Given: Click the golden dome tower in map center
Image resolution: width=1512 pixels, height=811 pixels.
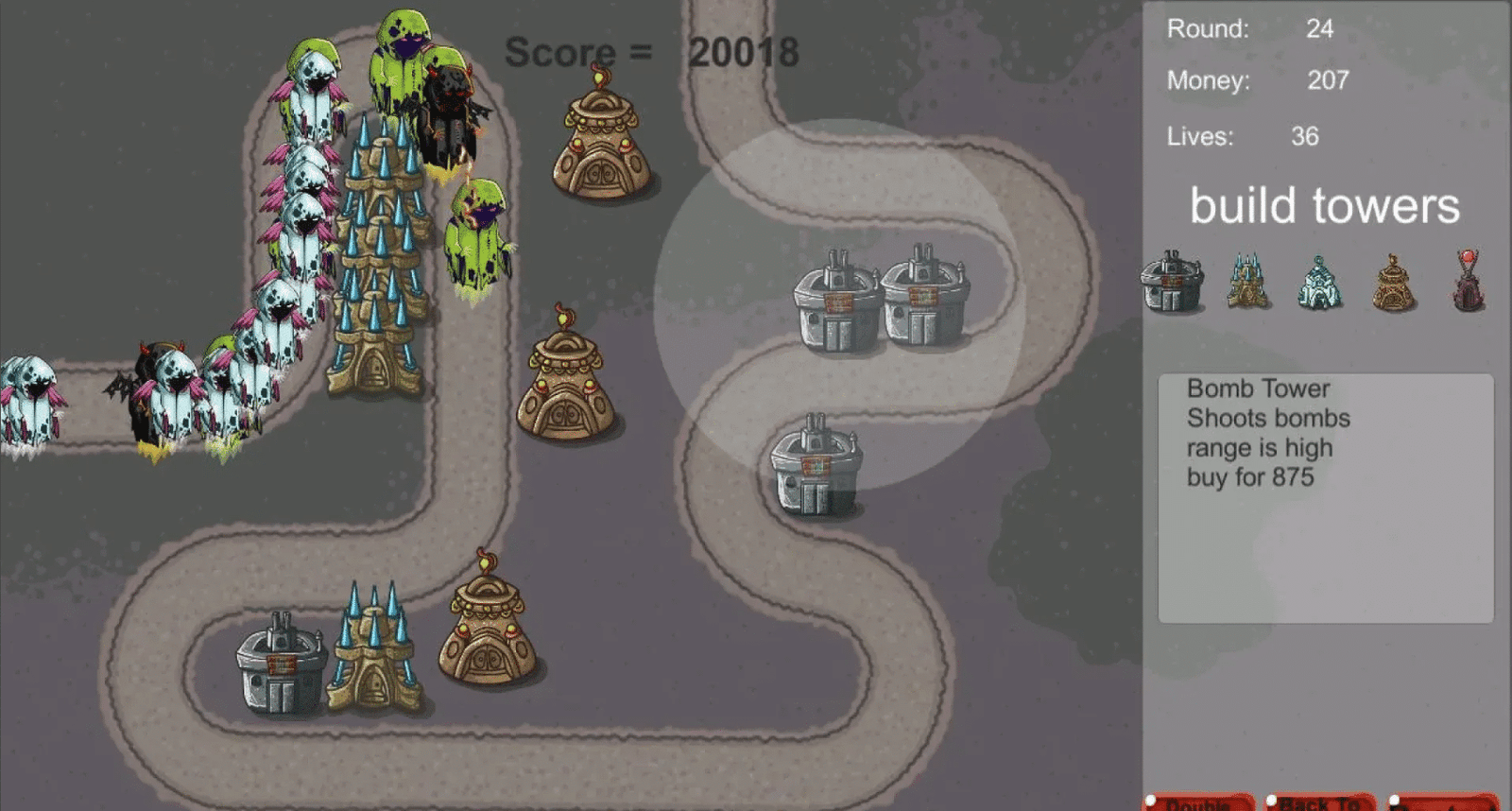Looking at the screenshot, I should pos(562,388).
